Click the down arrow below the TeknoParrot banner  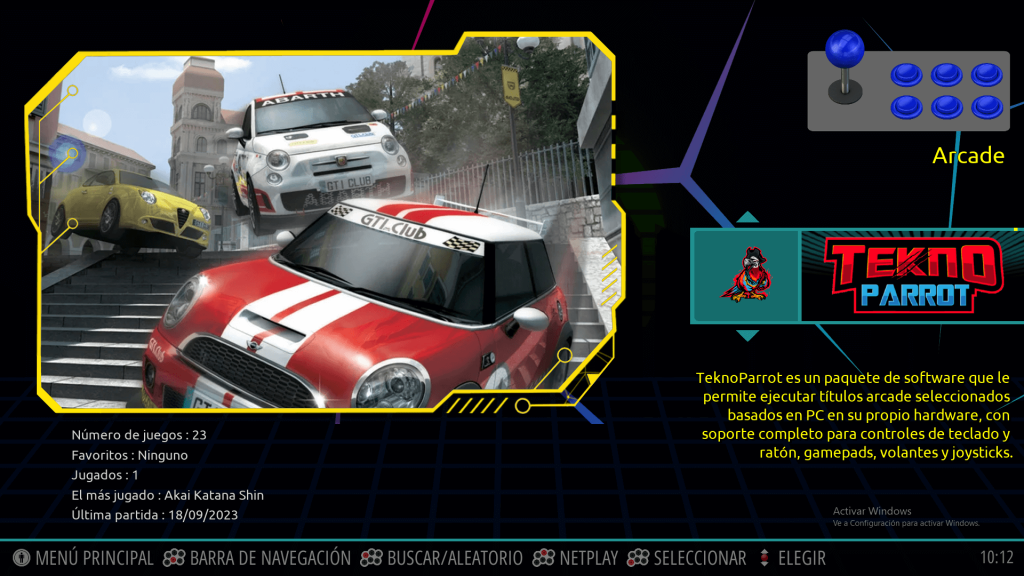click(747, 335)
